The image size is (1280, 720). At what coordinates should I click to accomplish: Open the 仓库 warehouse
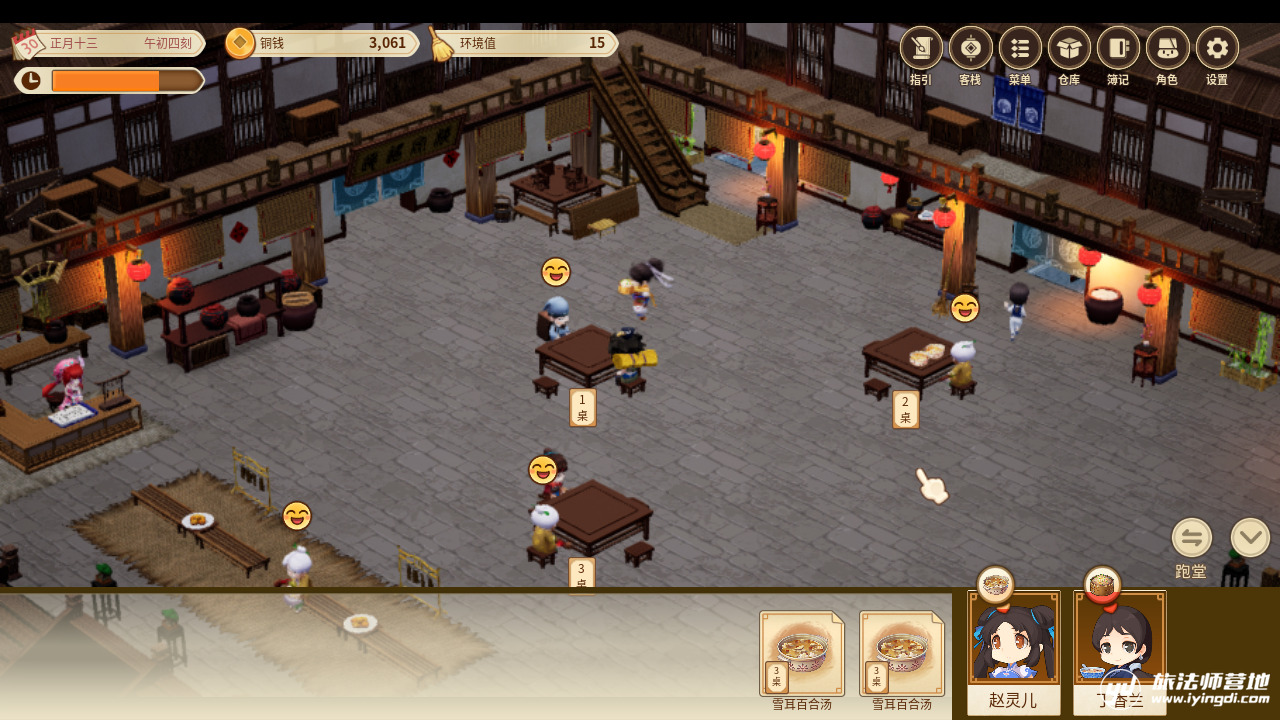(1069, 48)
